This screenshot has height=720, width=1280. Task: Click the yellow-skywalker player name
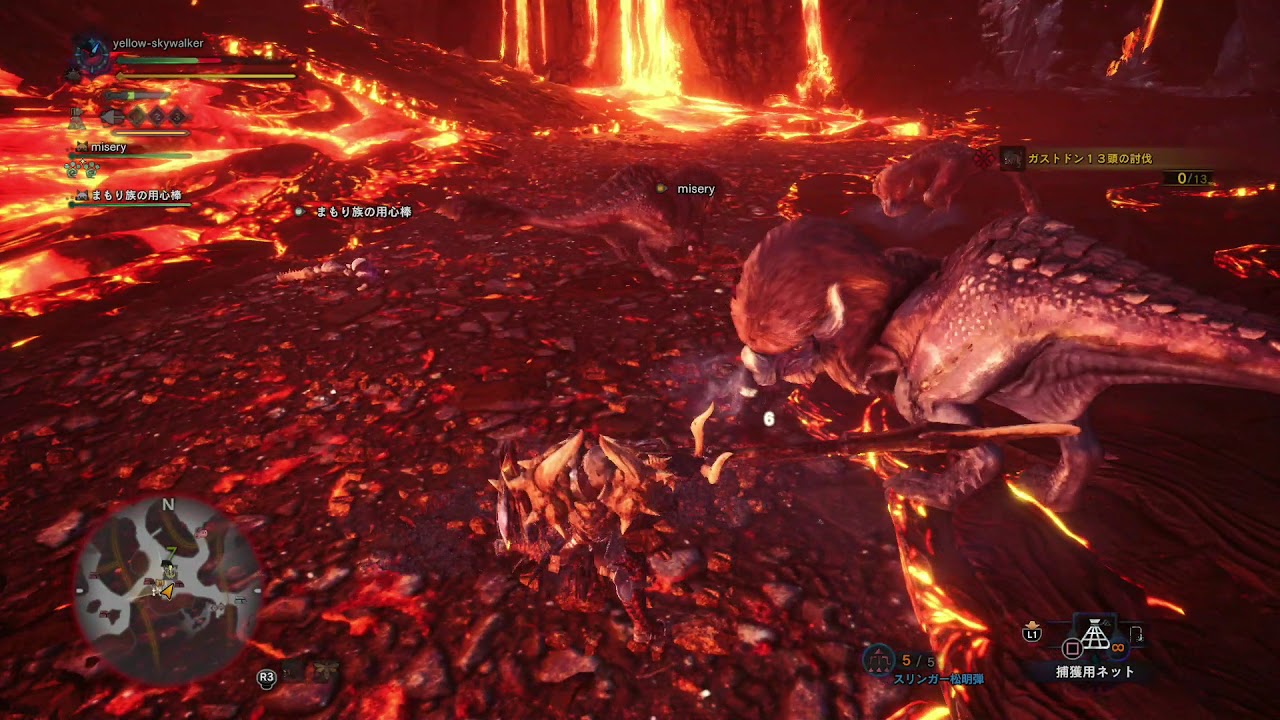[156, 43]
